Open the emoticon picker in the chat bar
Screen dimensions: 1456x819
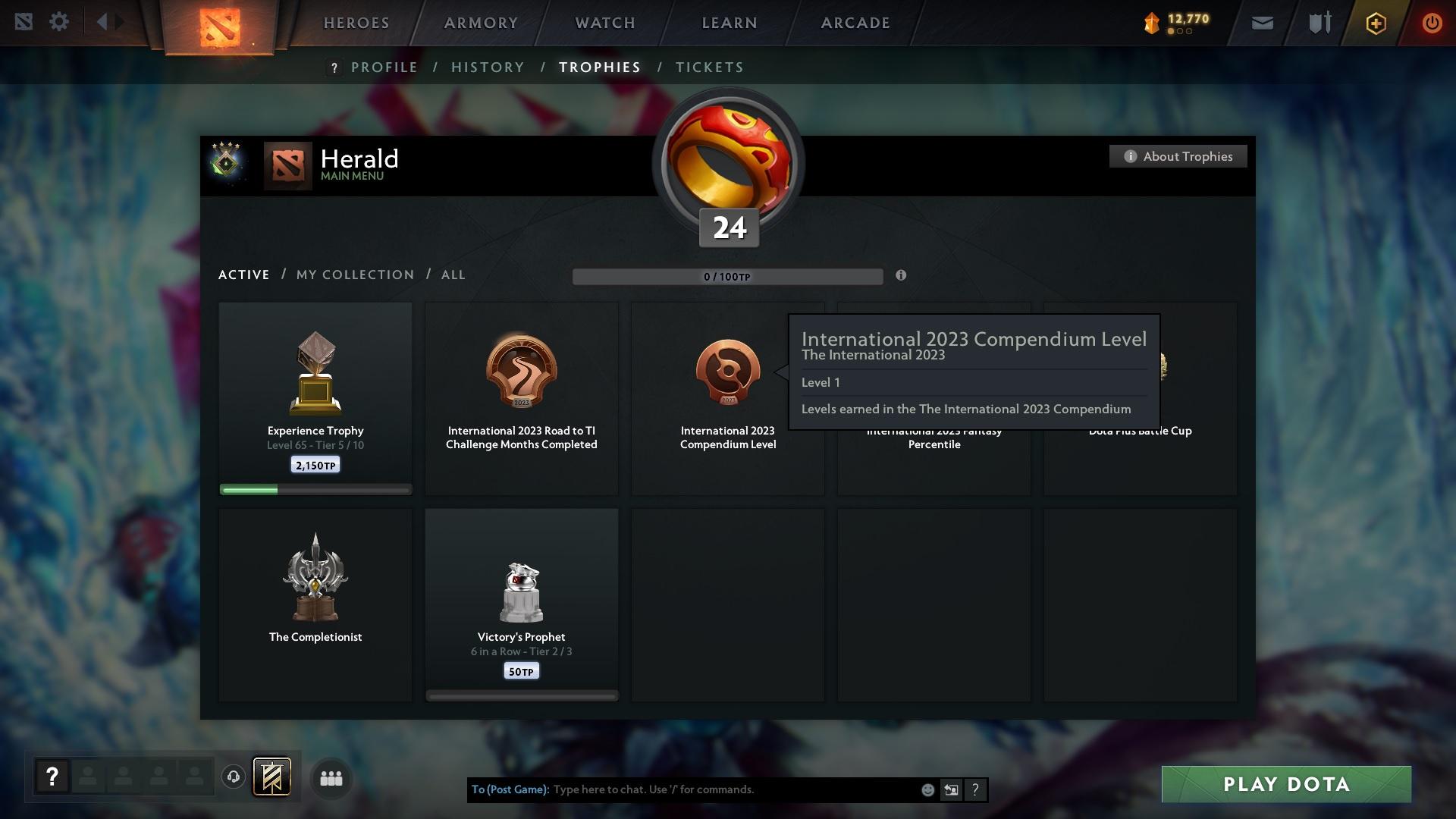[927, 789]
